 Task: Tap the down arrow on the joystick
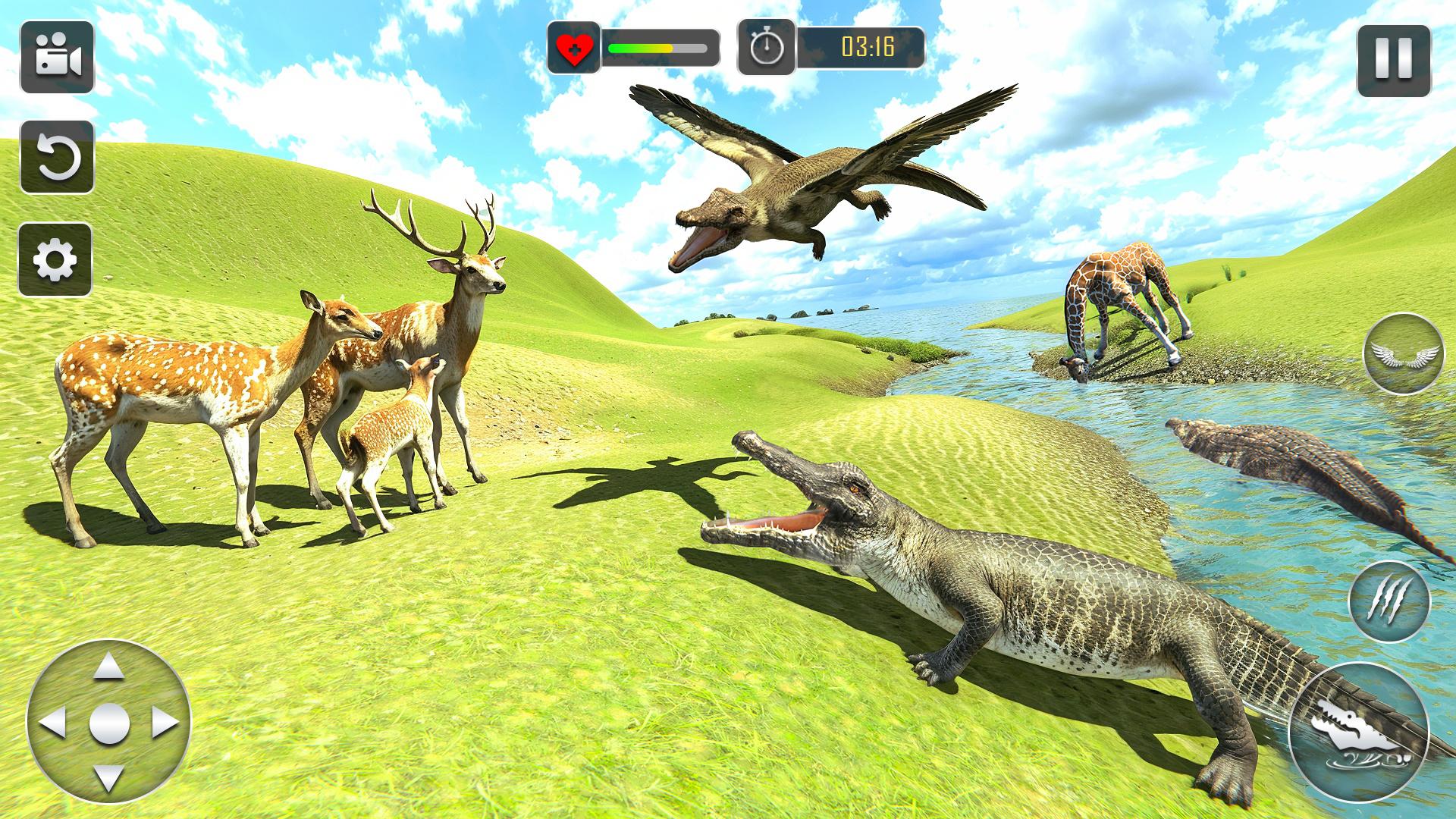pyautogui.click(x=108, y=778)
